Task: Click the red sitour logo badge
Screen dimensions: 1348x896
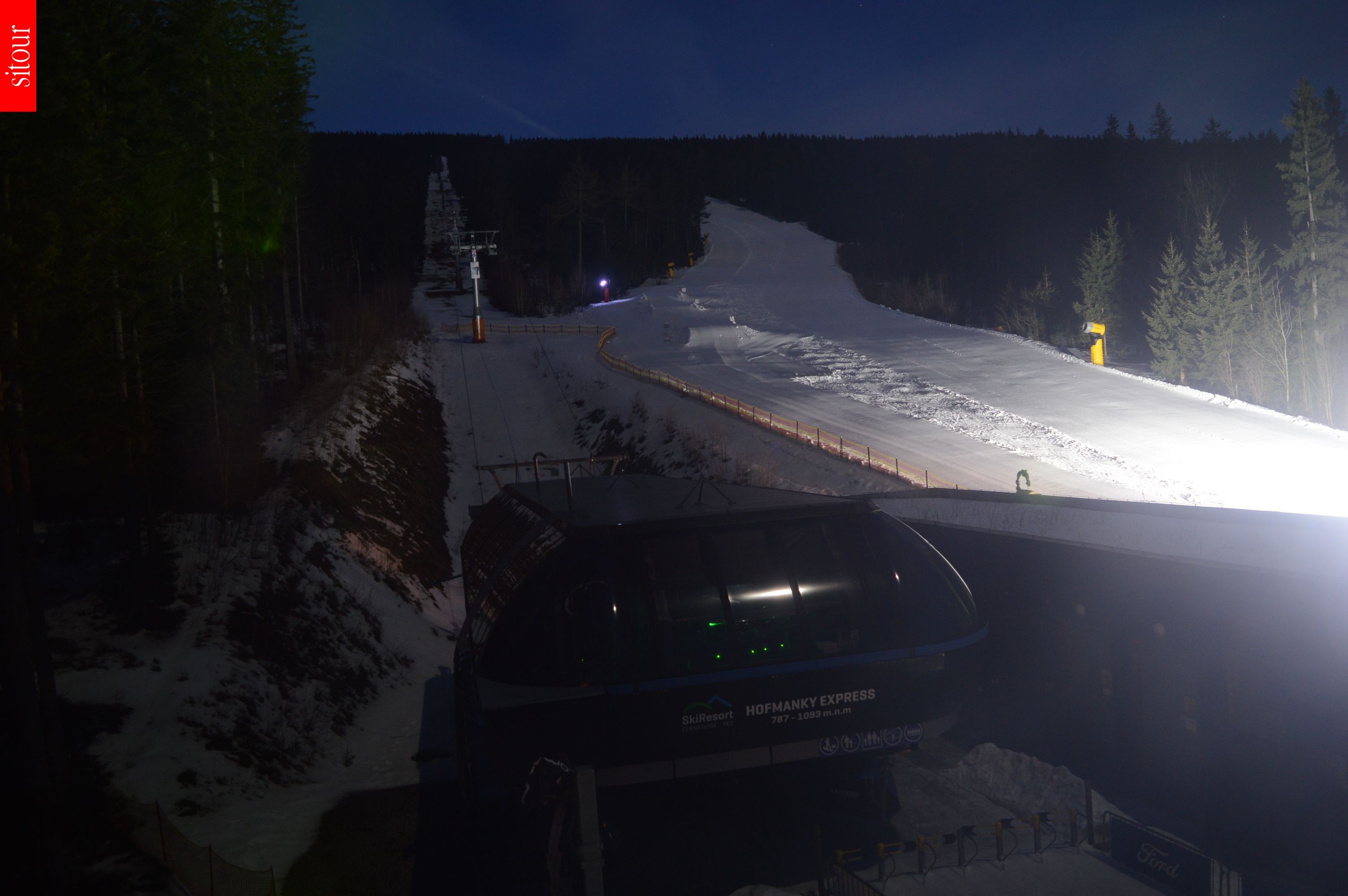Action: 18,56
